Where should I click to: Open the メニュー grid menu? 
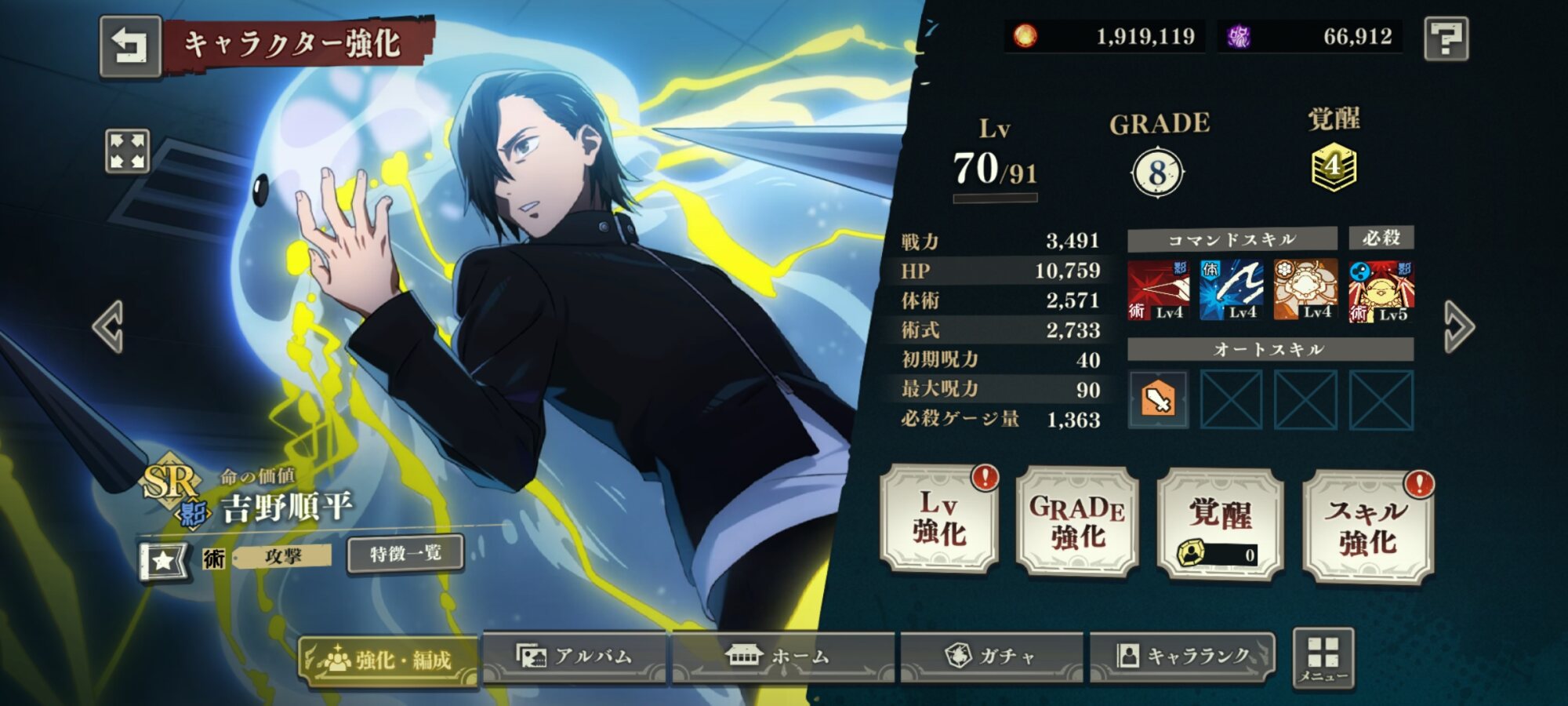1323,659
